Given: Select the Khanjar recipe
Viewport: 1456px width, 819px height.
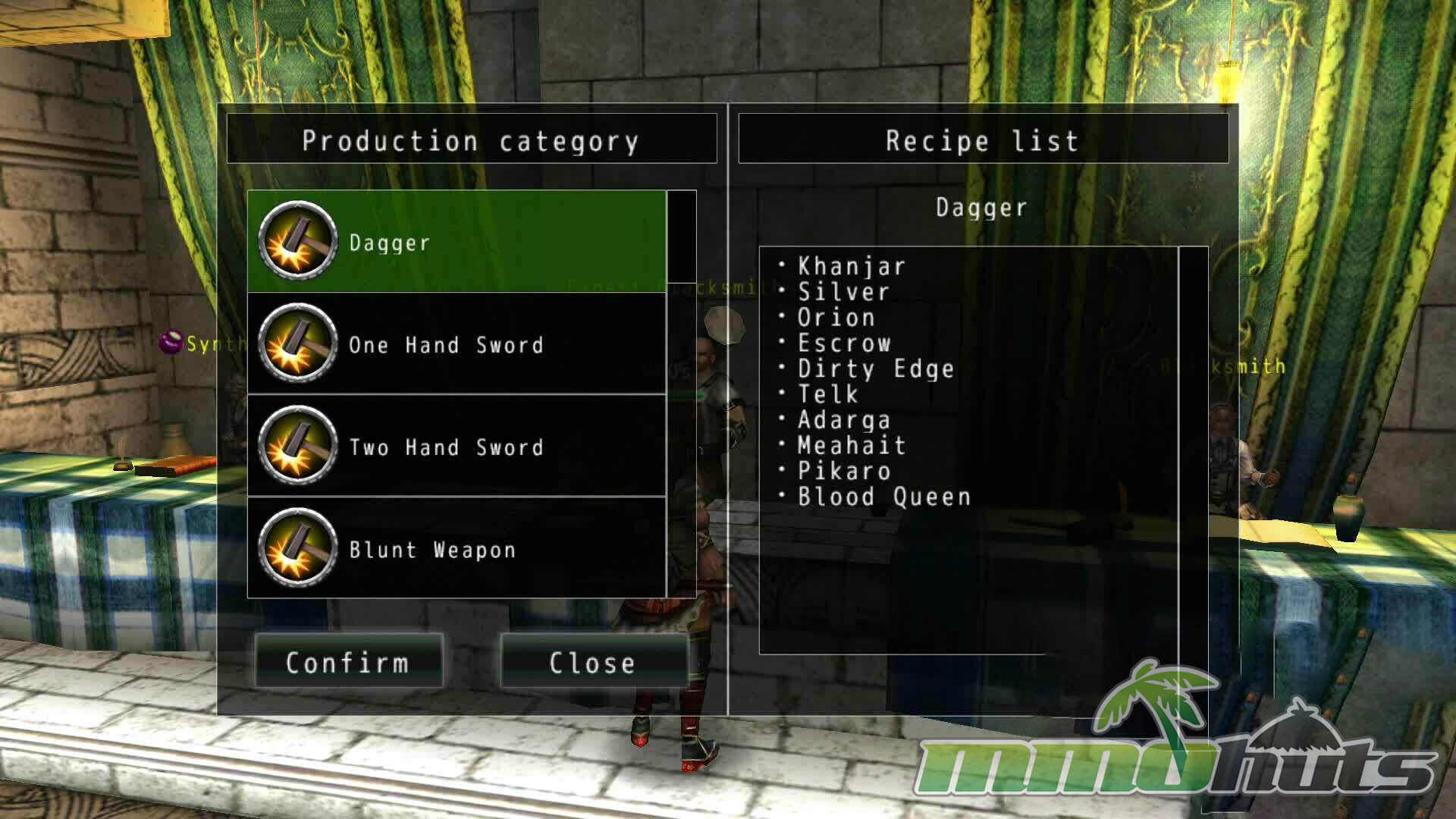Looking at the screenshot, I should (x=851, y=266).
